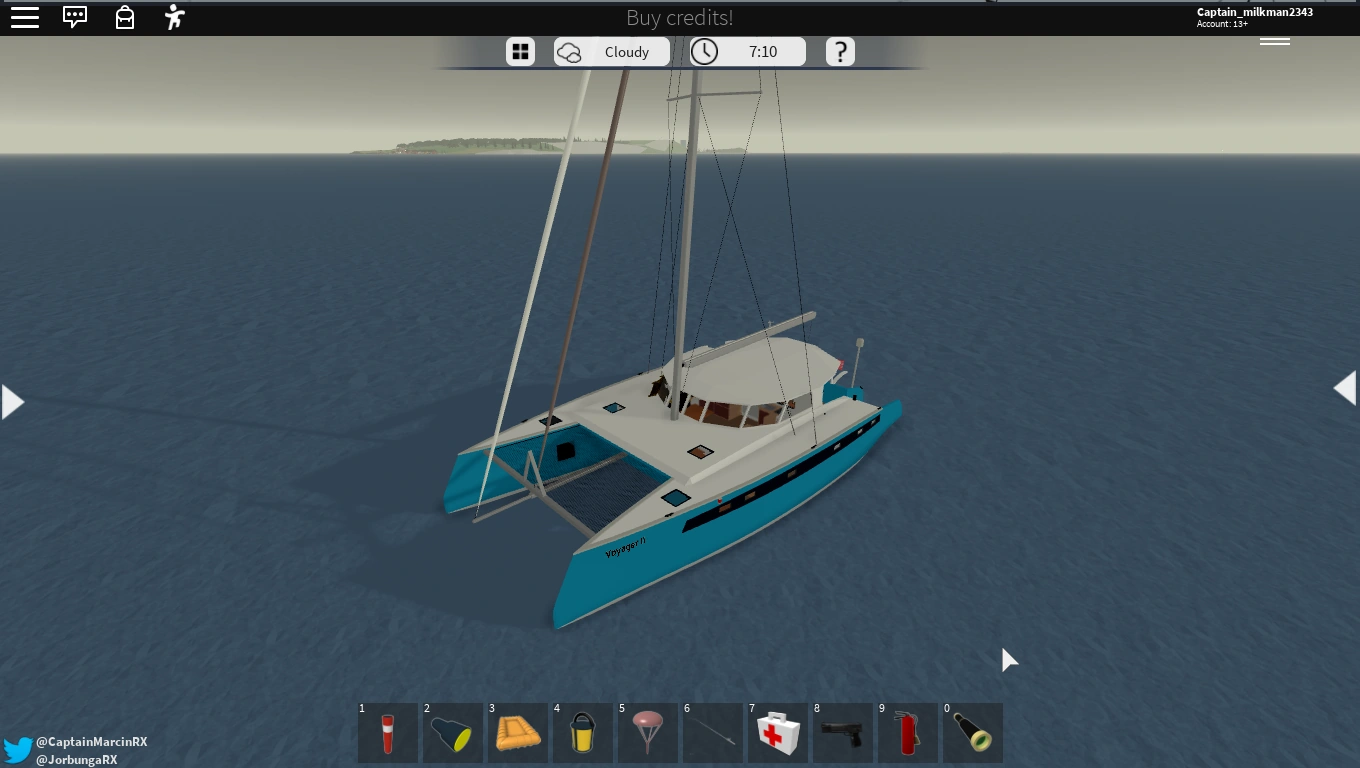This screenshot has height=768, width=1360.
Task: Select the parachute in slot 5
Action: click(x=647, y=732)
